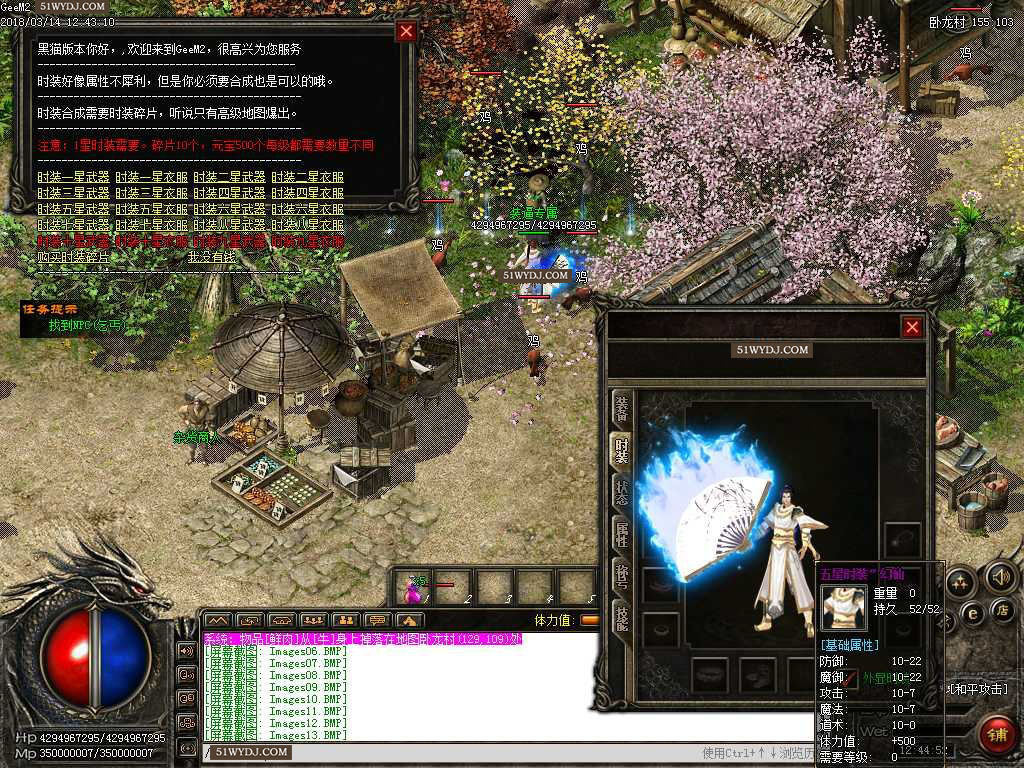Close the NPC fashion synthesis dialog
Screen dimensions: 1024x768
click(406, 31)
